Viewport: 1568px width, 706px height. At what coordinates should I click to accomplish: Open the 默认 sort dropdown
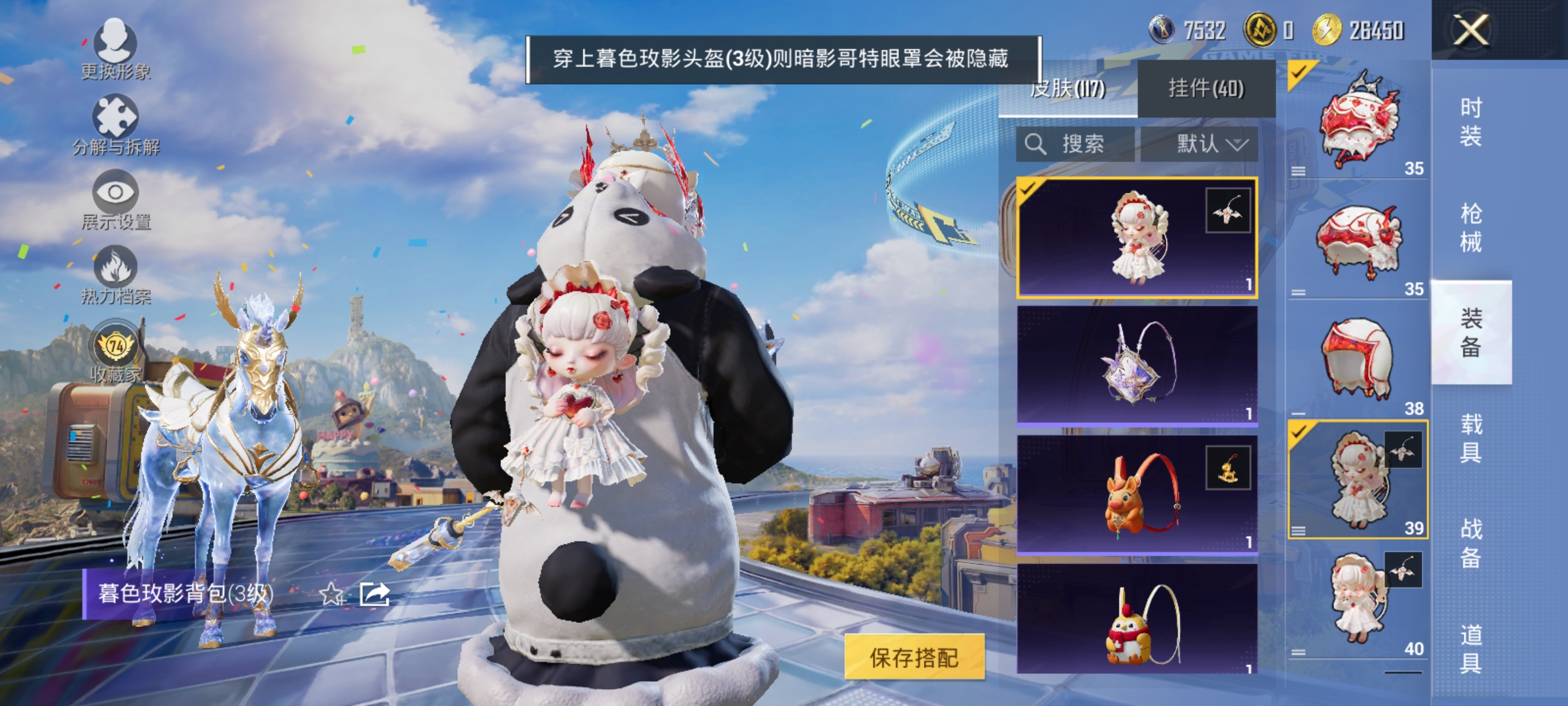click(1212, 144)
